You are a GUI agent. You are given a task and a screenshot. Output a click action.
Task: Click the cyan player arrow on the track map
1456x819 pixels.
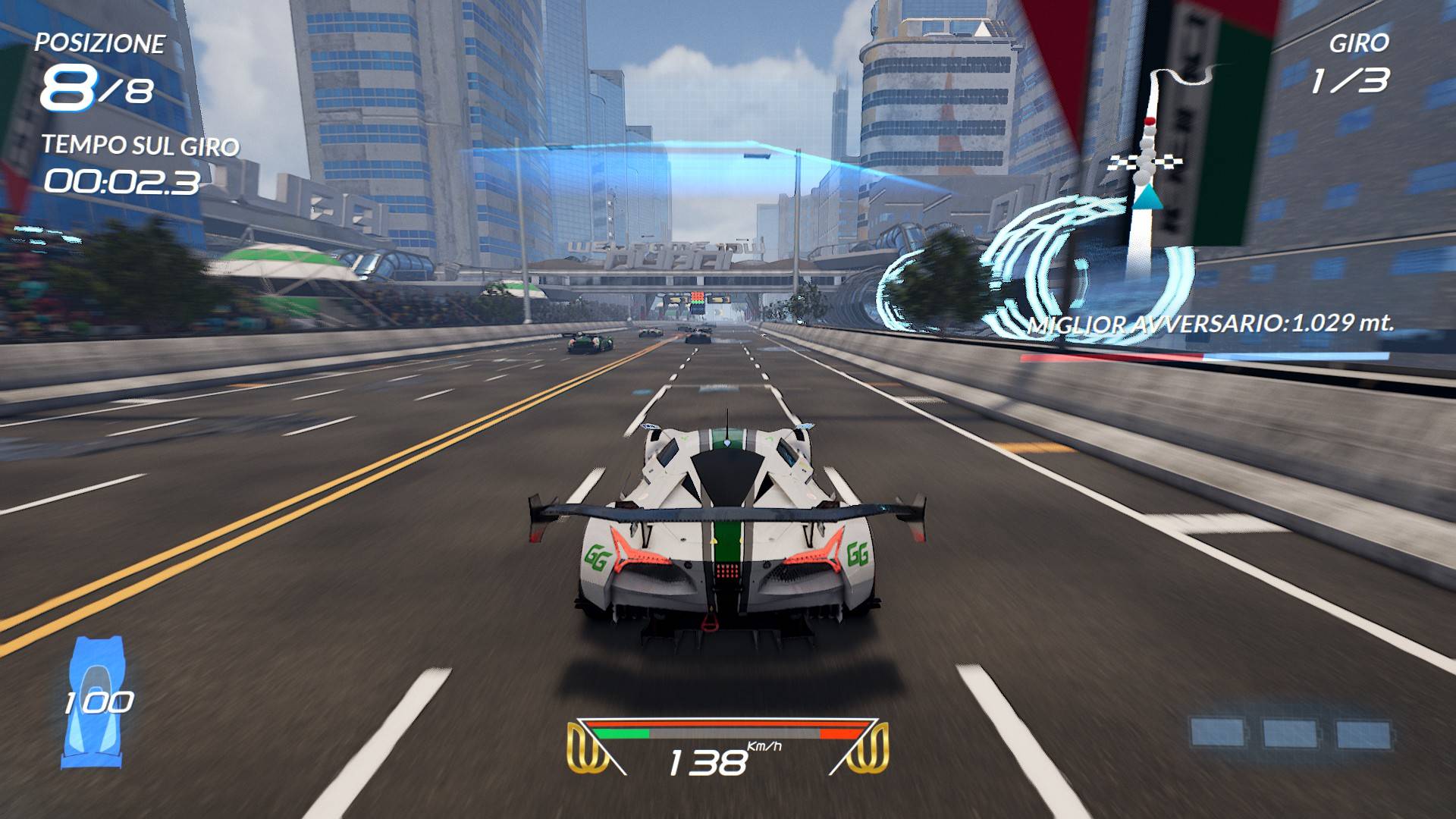(1147, 196)
